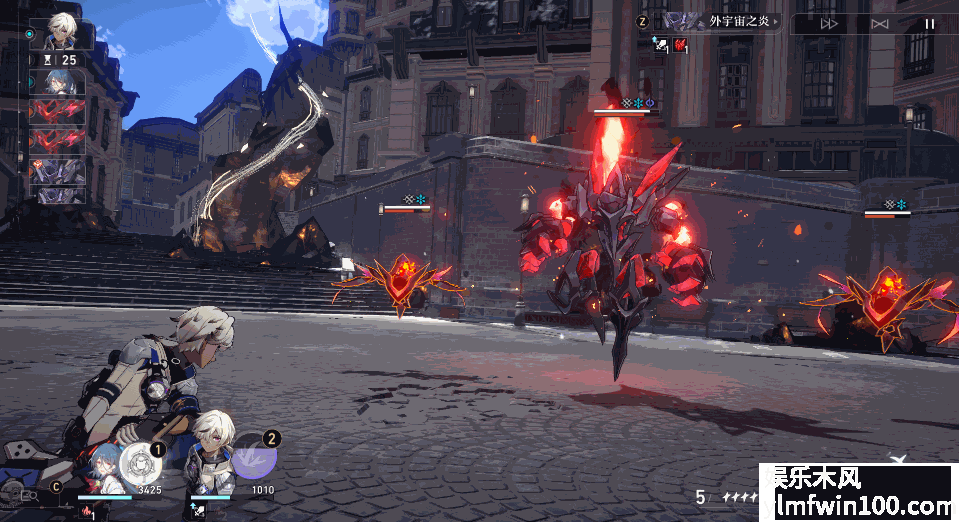Toggle auto-battle mode
Viewport: 959px width, 522px height.
[879, 23]
